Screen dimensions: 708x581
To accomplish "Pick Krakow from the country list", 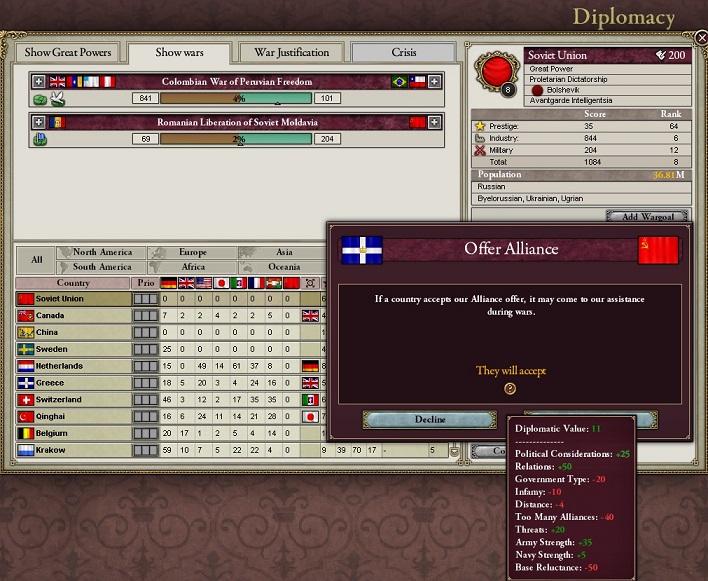I will click(73, 451).
